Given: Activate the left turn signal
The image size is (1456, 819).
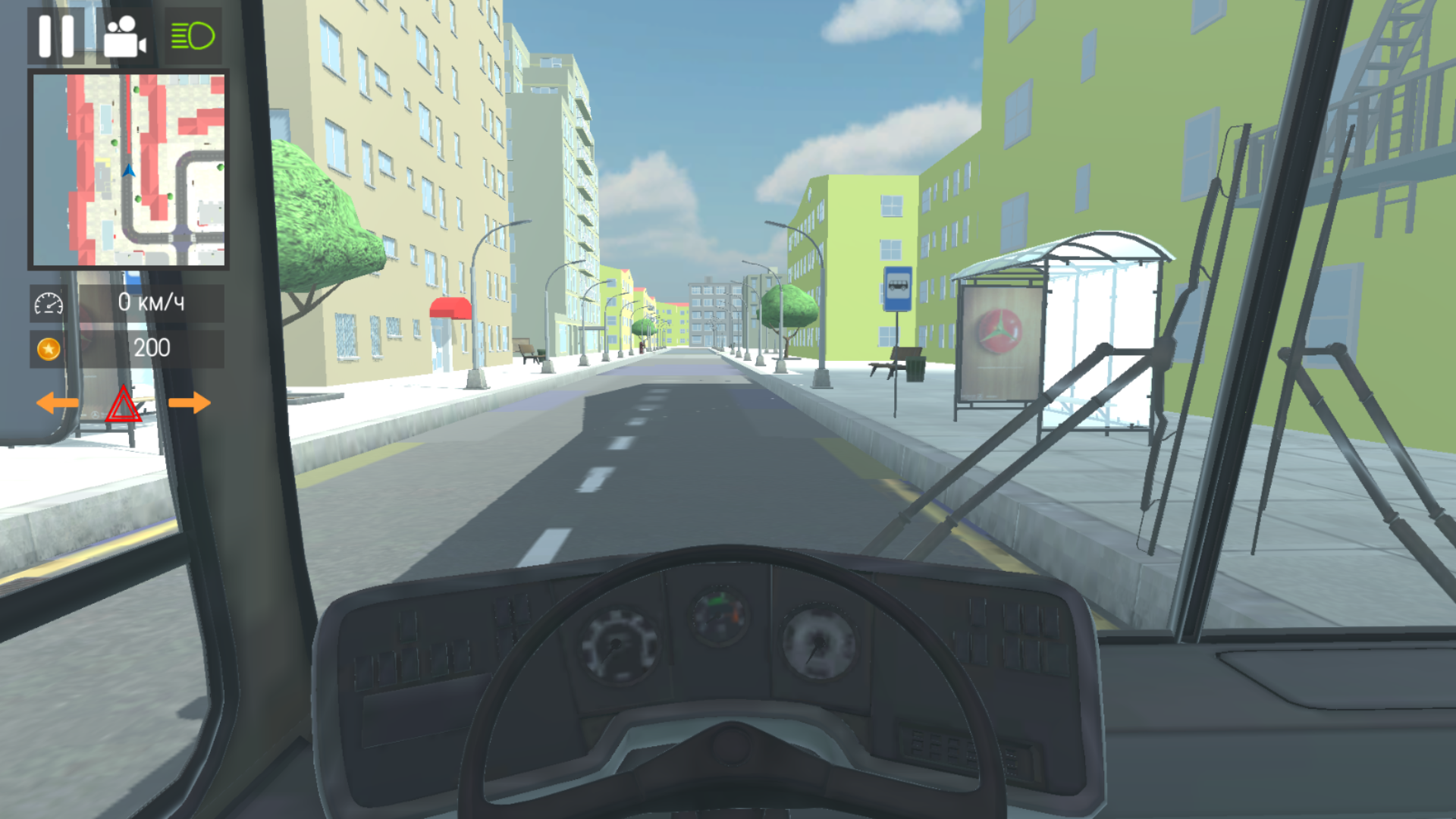Looking at the screenshot, I should click(x=58, y=403).
